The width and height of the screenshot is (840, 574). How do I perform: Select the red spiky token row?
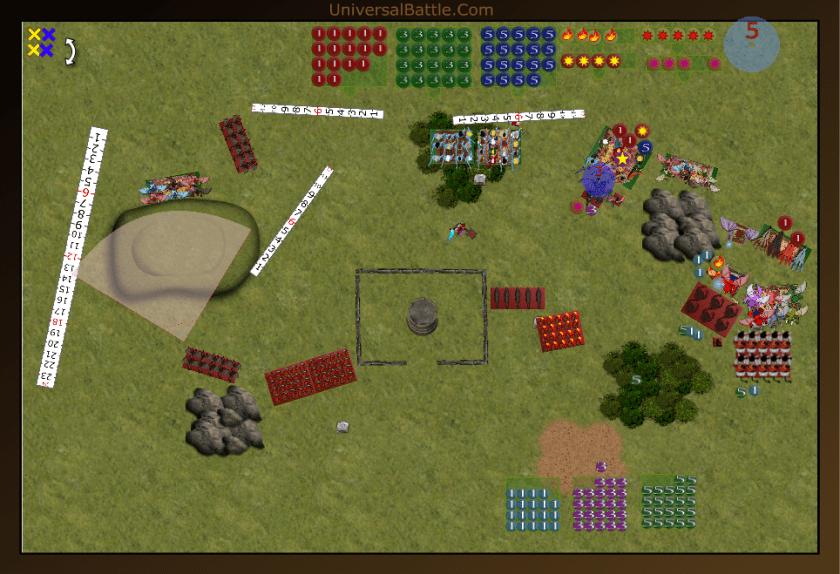678,35
